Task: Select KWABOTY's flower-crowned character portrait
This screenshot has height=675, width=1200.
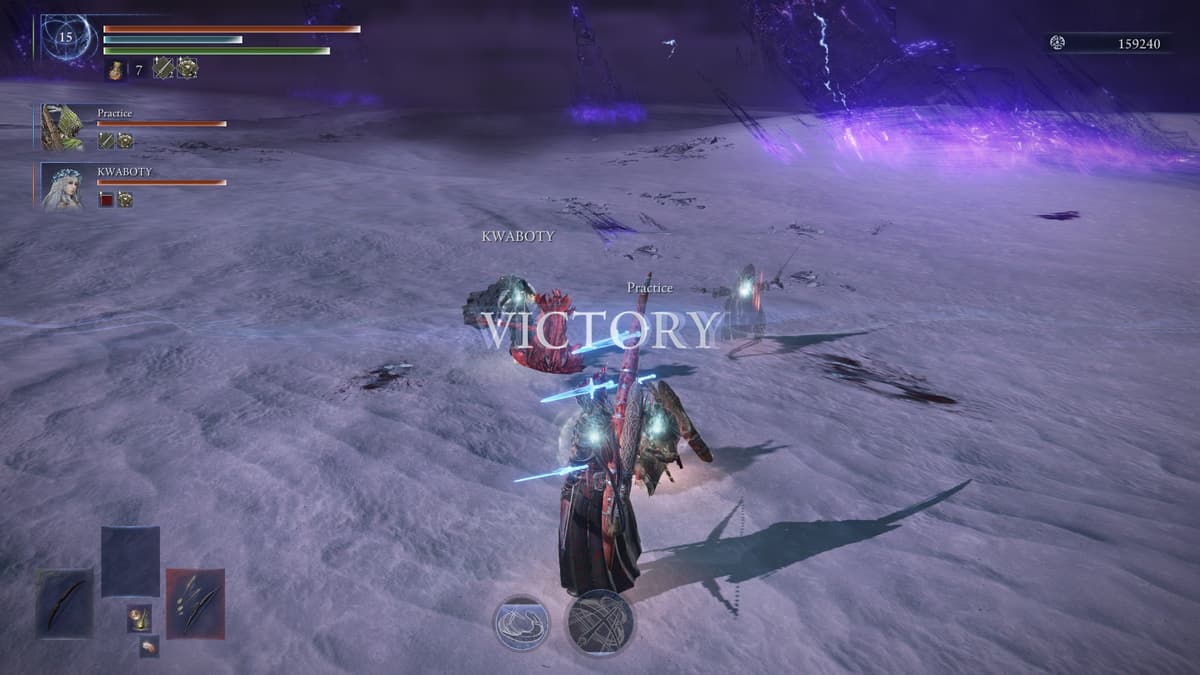Action: pyautogui.click(x=63, y=187)
